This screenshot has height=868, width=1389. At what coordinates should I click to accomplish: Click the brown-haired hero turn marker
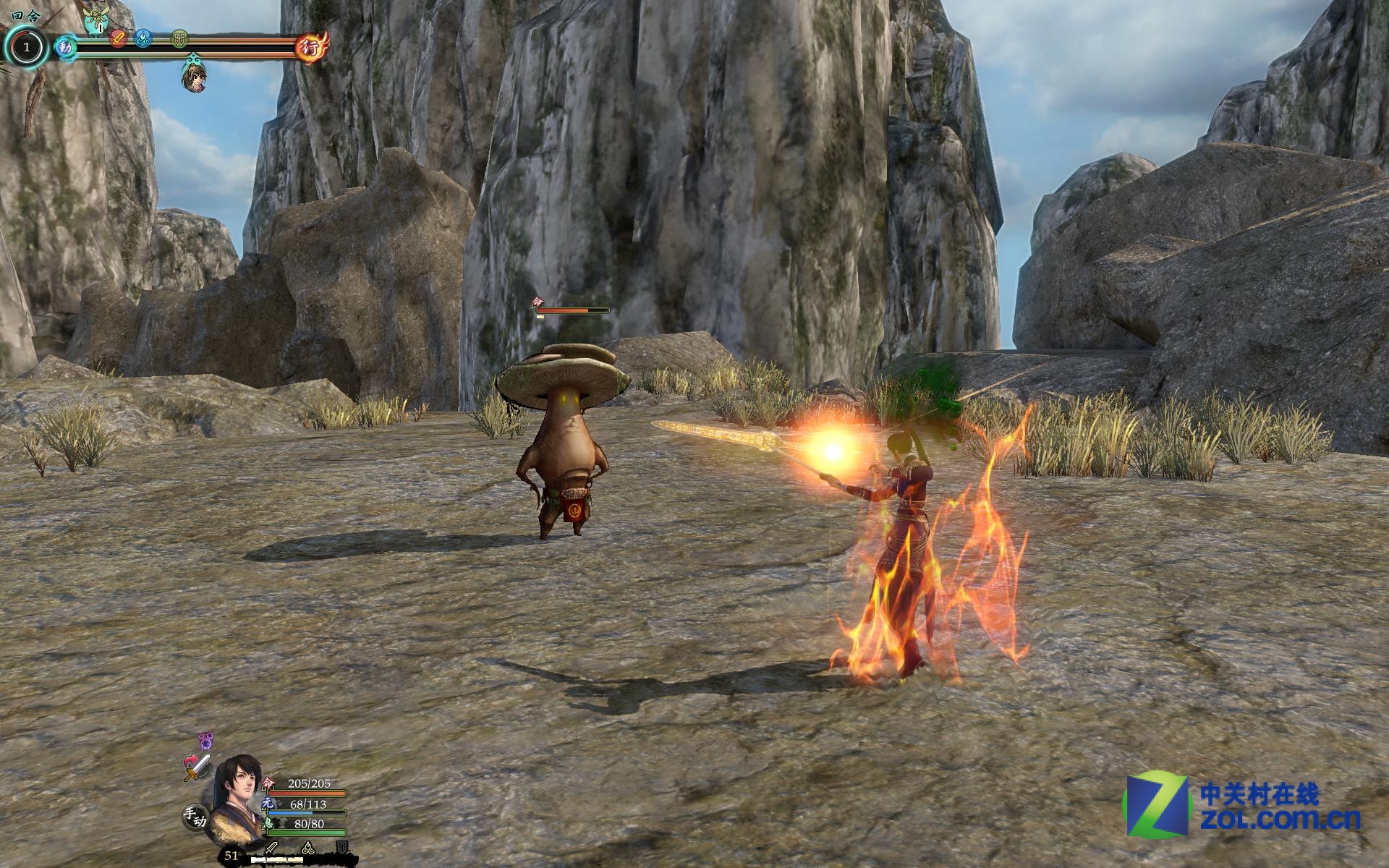[x=193, y=77]
